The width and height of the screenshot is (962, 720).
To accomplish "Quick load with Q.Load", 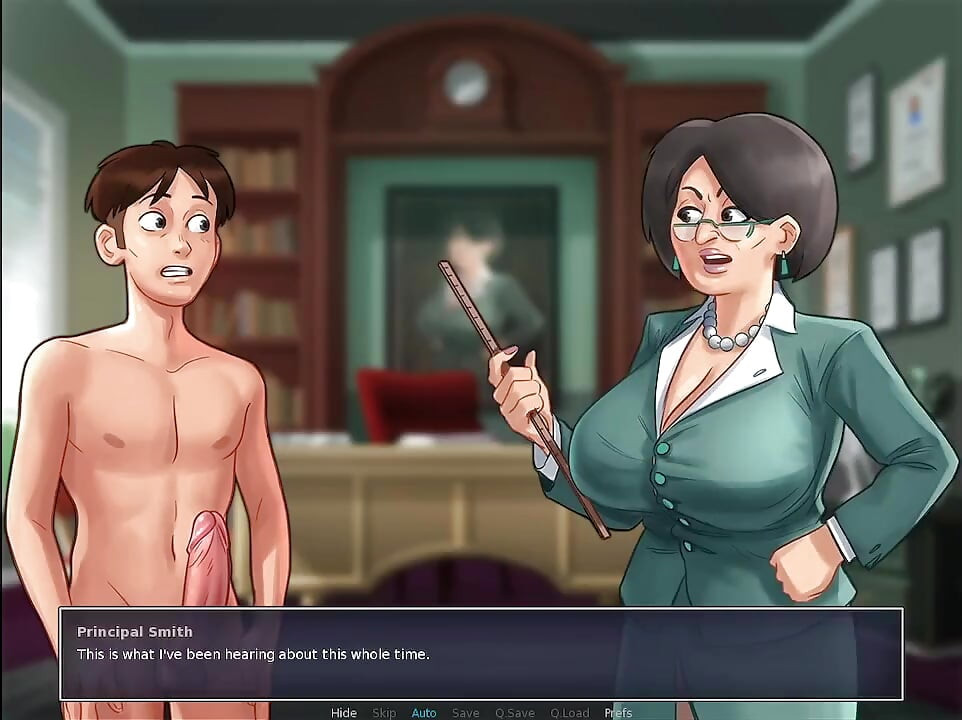I will pyautogui.click(x=569, y=712).
